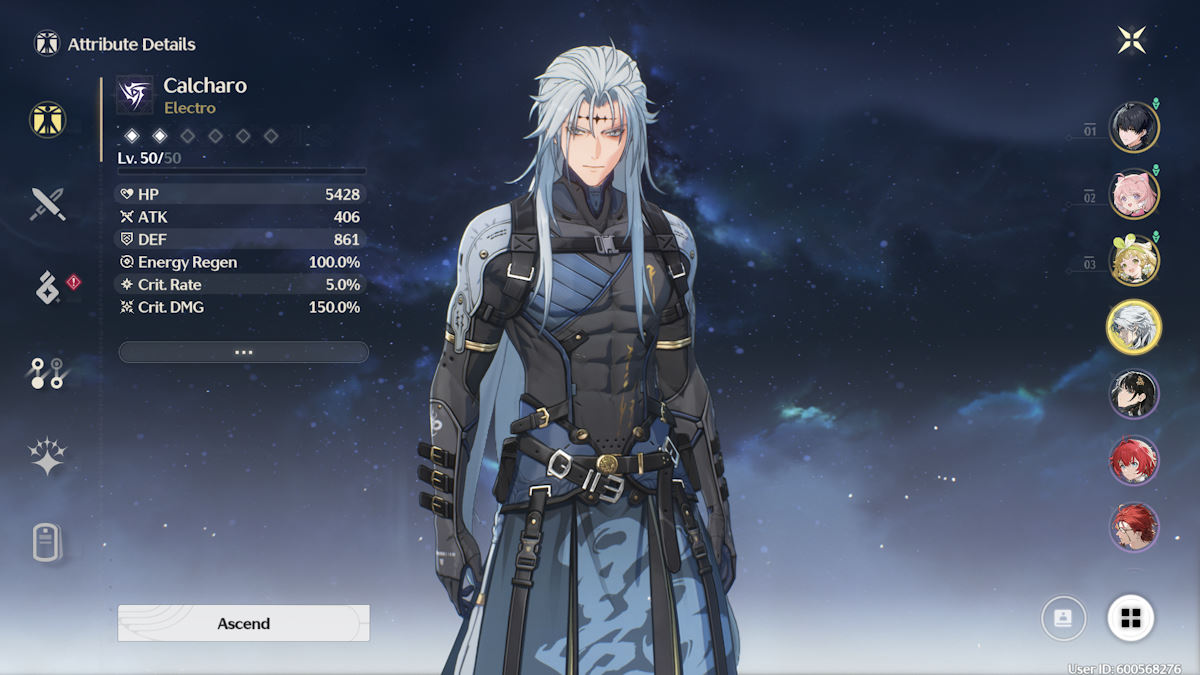Open the connected nodes skill tree tab
The height and width of the screenshot is (675, 1200).
pyautogui.click(x=47, y=373)
